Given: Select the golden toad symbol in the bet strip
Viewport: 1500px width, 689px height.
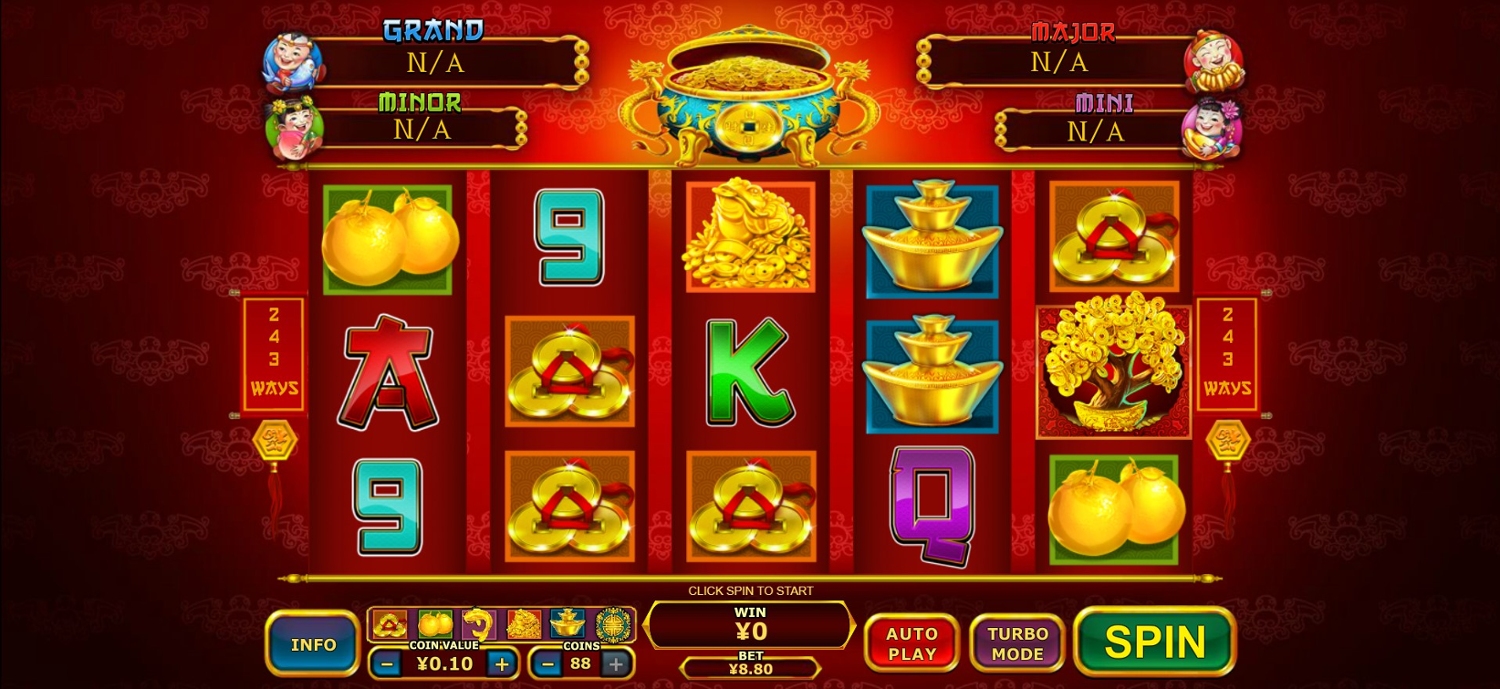Looking at the screenshot, I should point(524,624).
